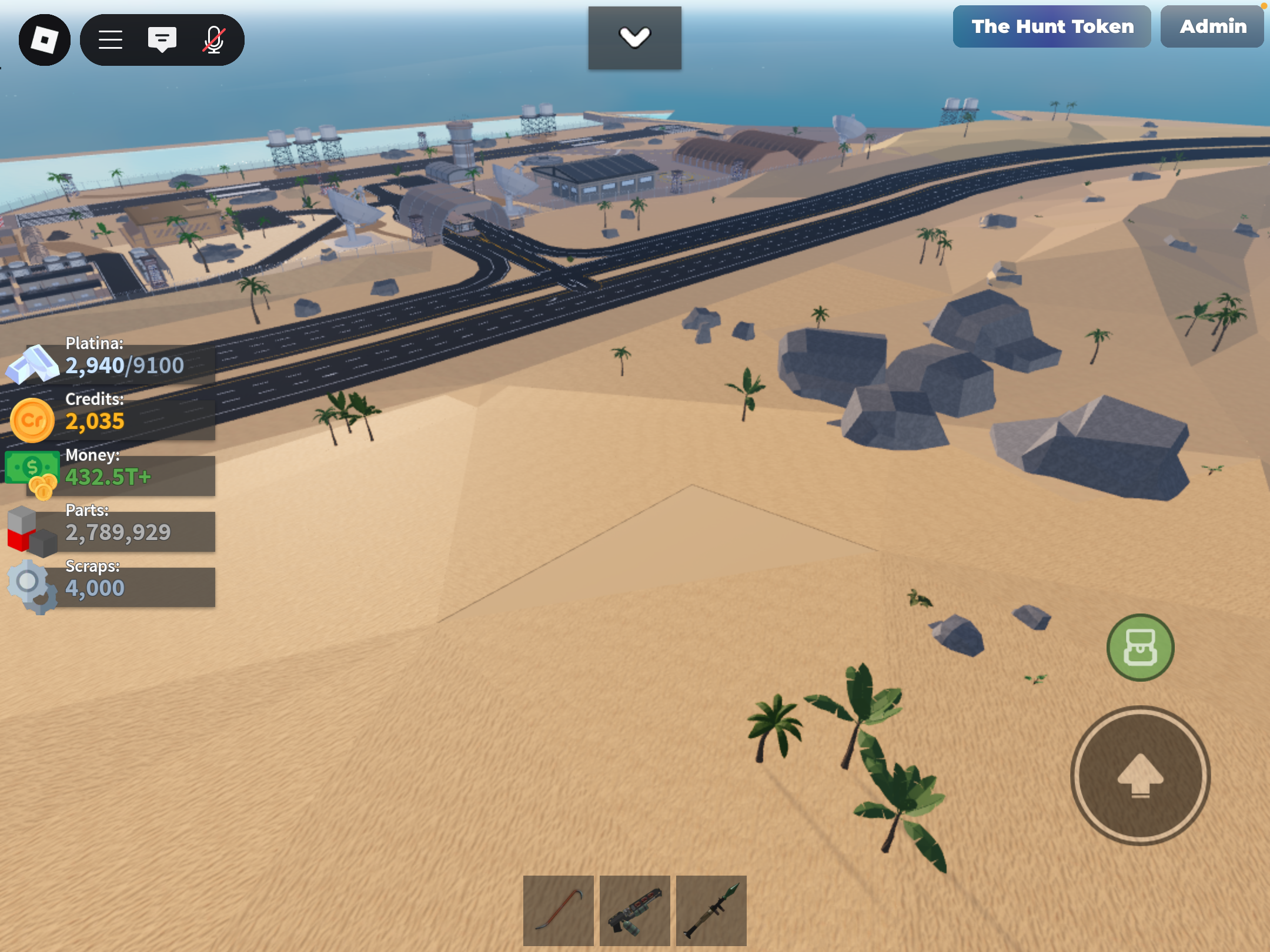Open the green backpack inventory icon
This screenshot has height=952, width=1270.
click(1140, 647)
